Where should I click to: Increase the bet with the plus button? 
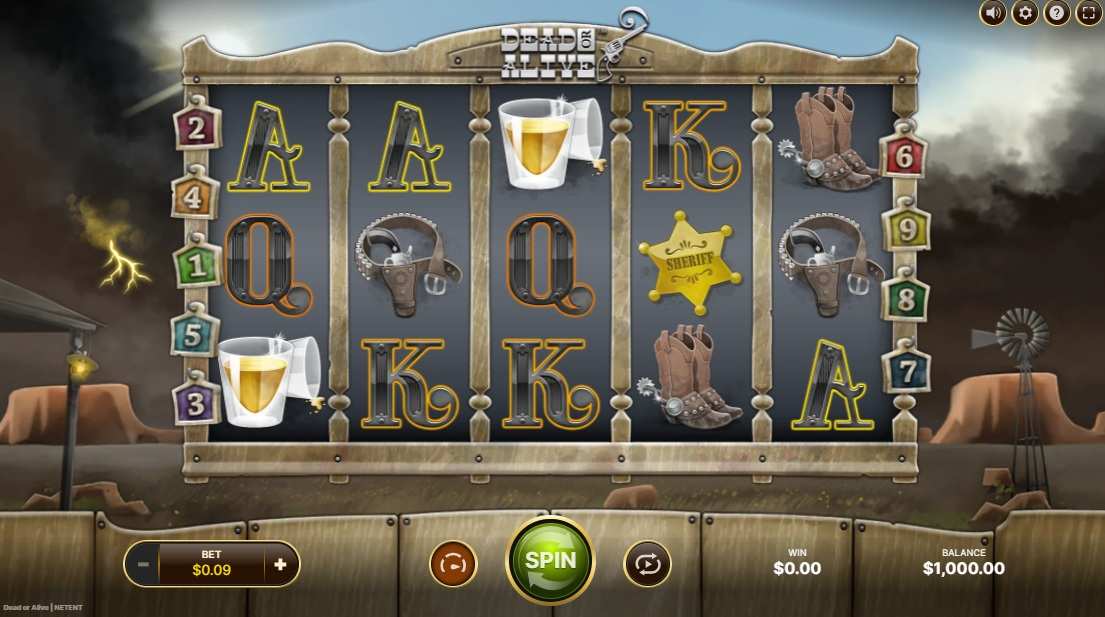(280, 564)
